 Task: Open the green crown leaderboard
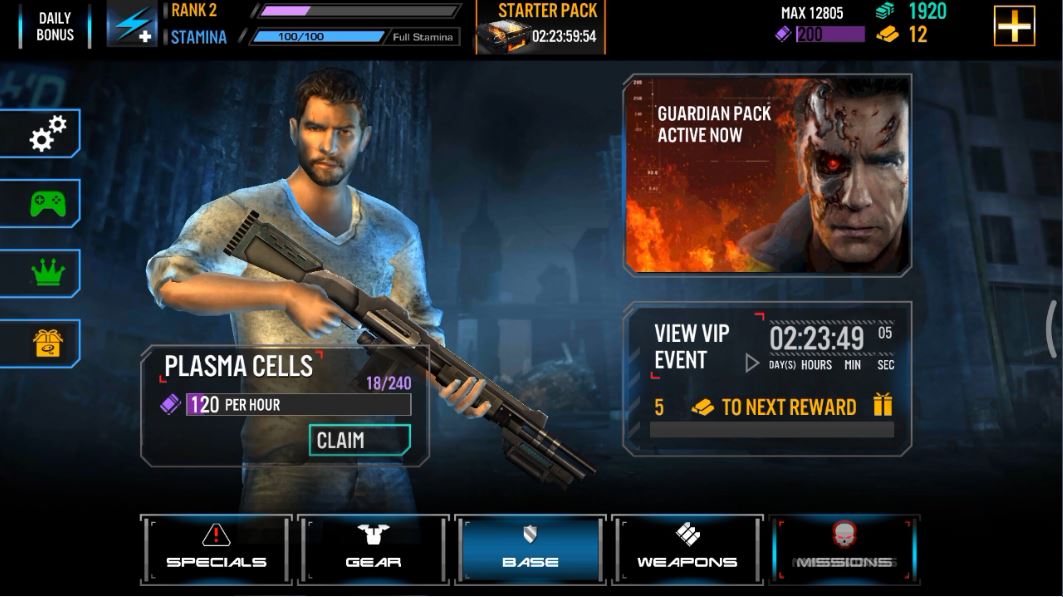(x=46, y=273)
